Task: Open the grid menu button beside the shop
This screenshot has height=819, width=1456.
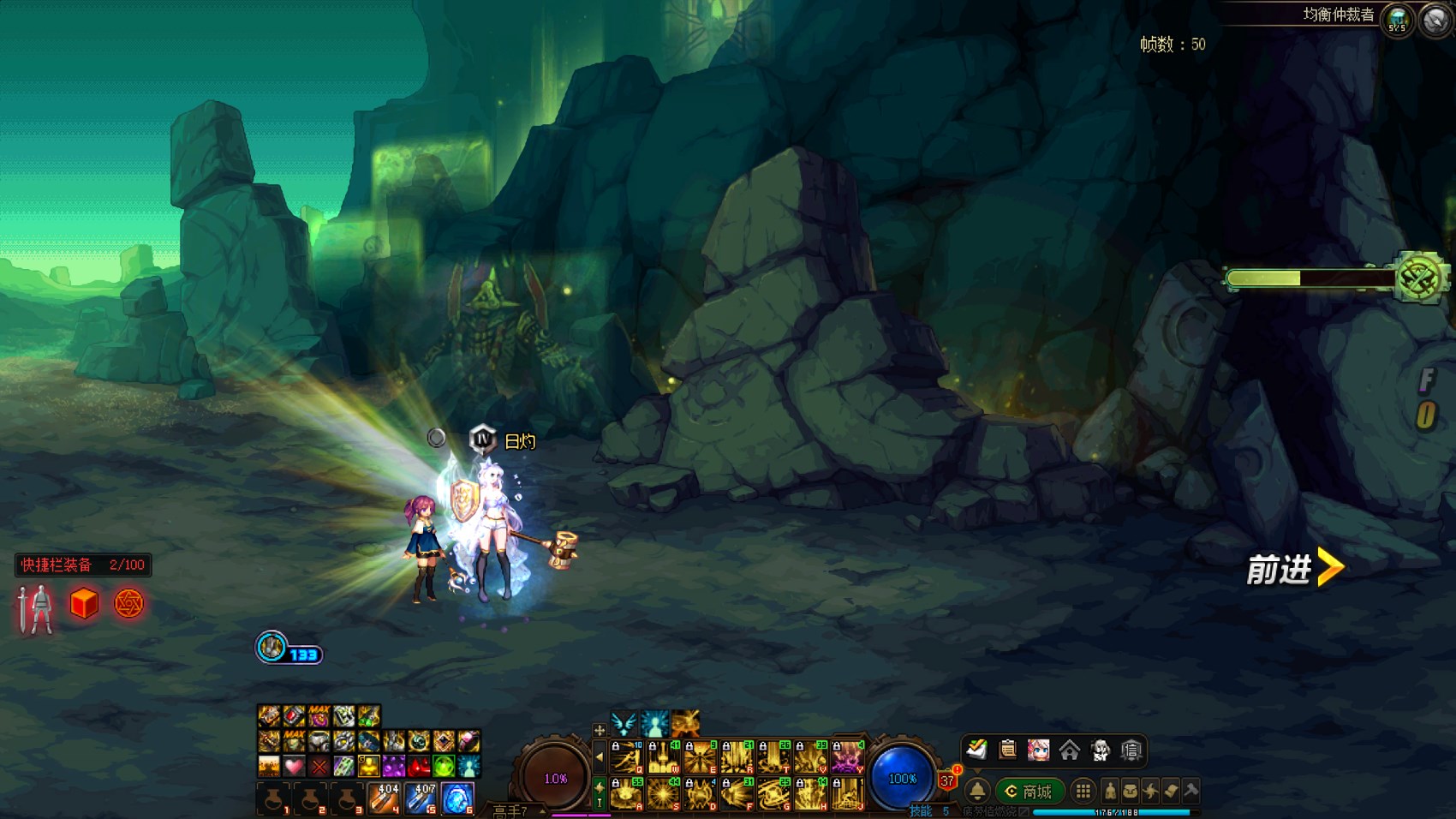Action: coord(1083,792)
